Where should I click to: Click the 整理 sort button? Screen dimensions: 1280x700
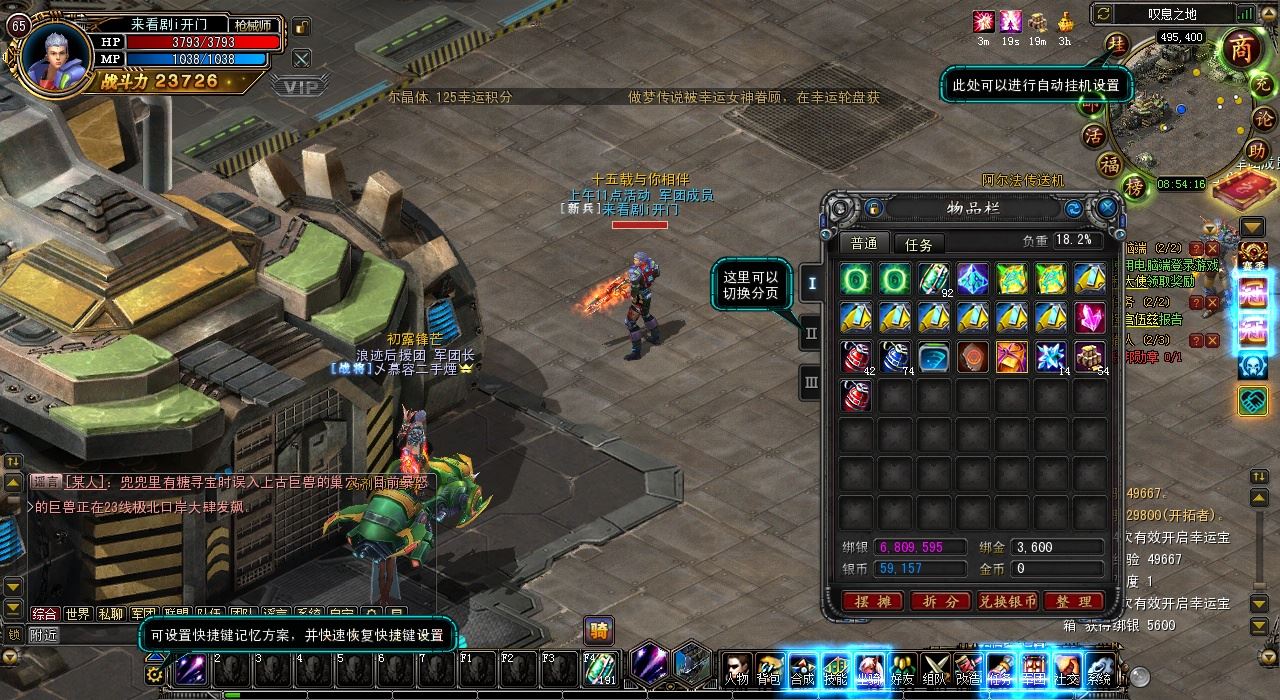click(x=1073, y=601)
